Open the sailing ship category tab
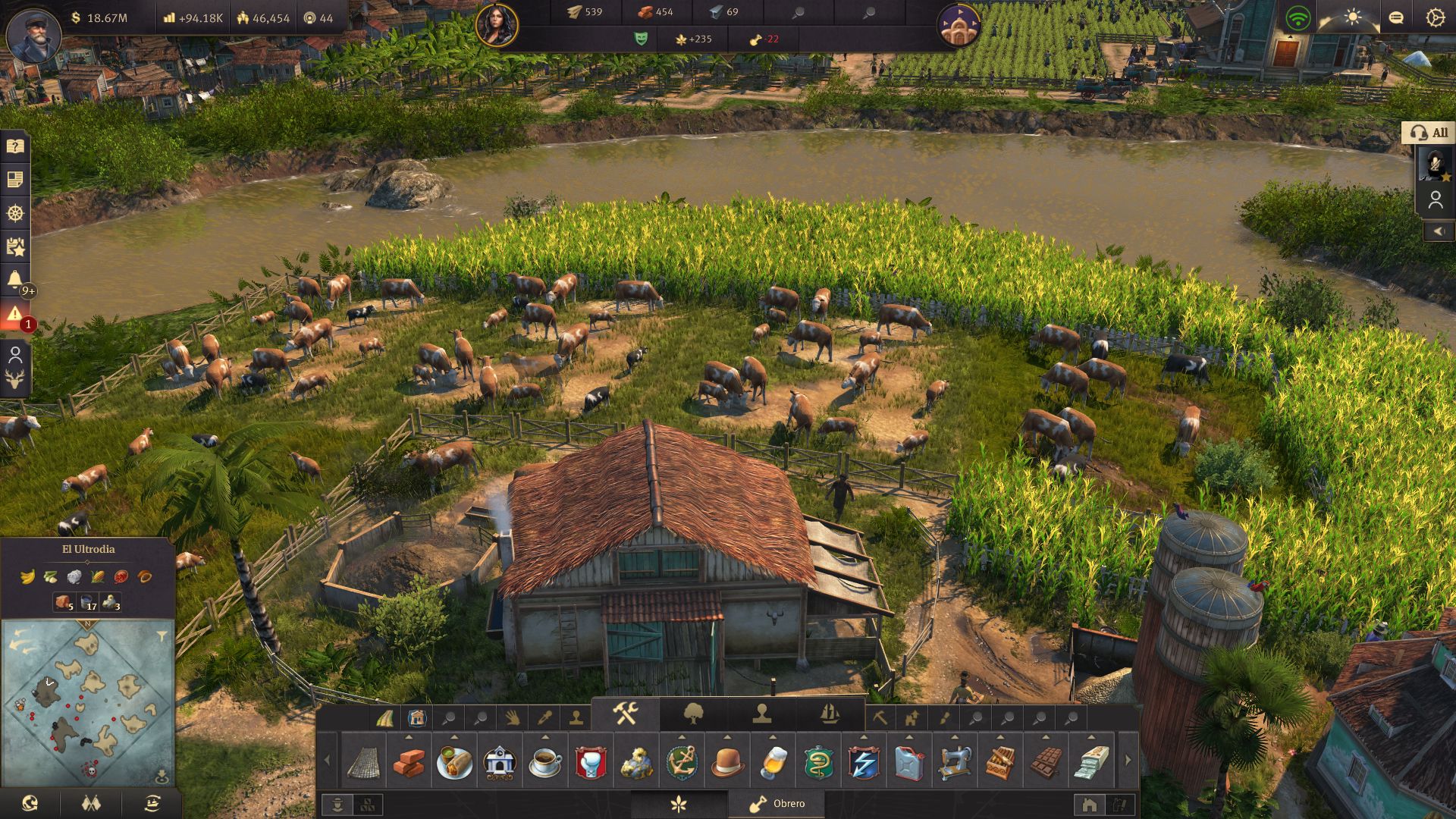The width and height of the screenshot is (1456, 819). coord(830,714)
